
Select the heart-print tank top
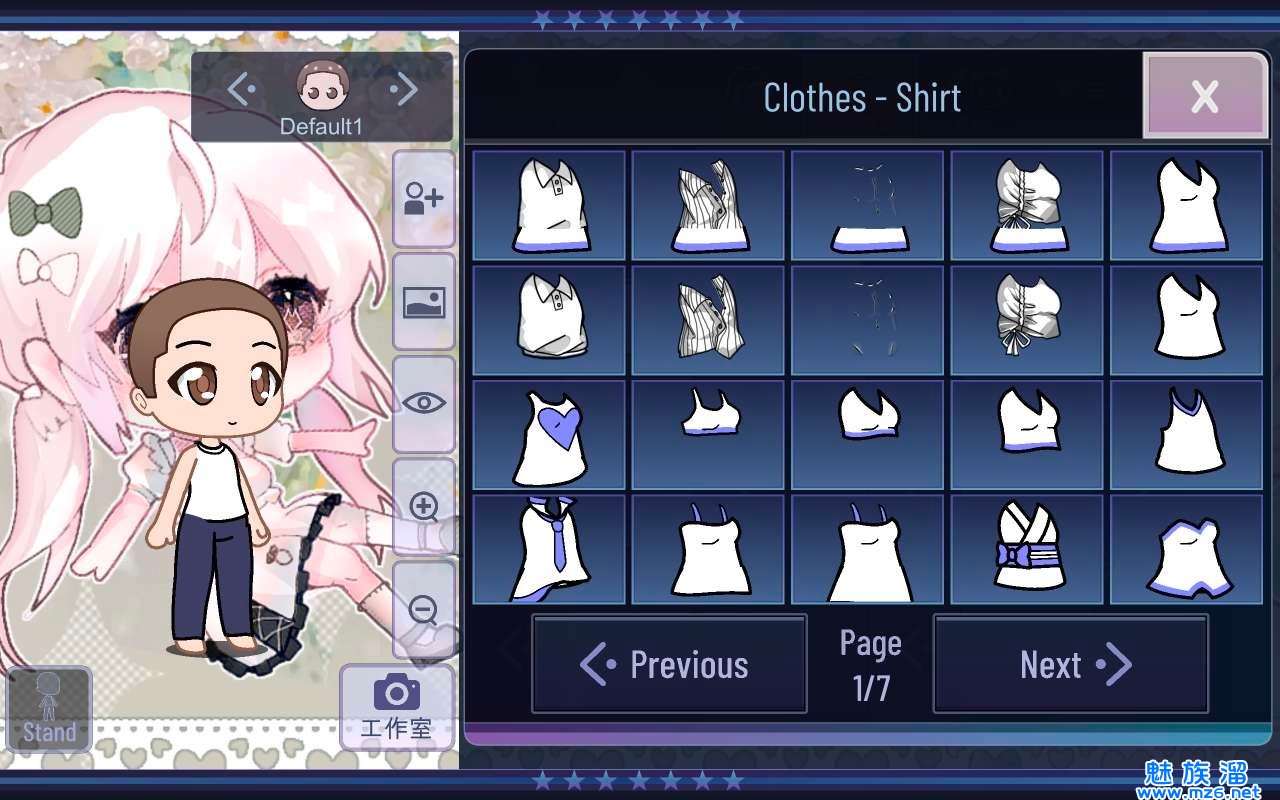[548, 435]
